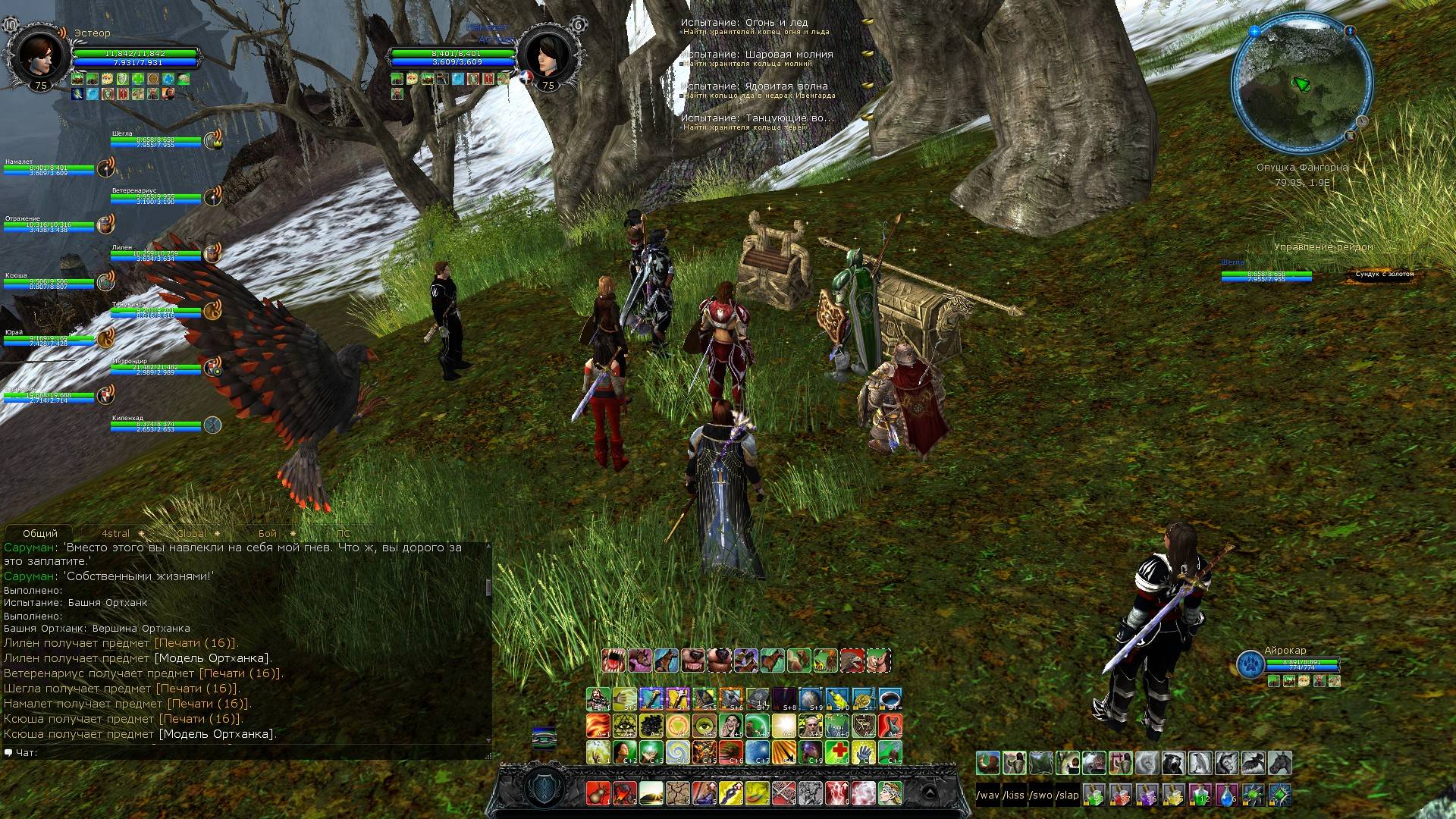Activate the red cross healing skill
The width and height of the screenshot is (1456, 819).
click(839, 752)
